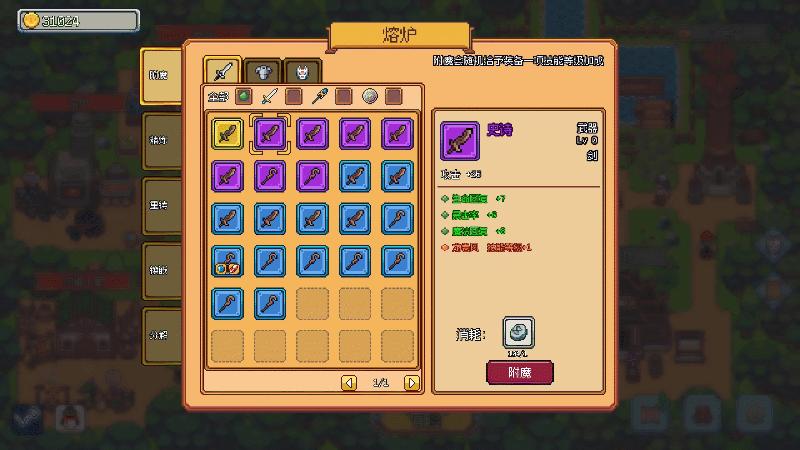
Task: Switch to the 附魔 side tab
Action: pos(160,76)
